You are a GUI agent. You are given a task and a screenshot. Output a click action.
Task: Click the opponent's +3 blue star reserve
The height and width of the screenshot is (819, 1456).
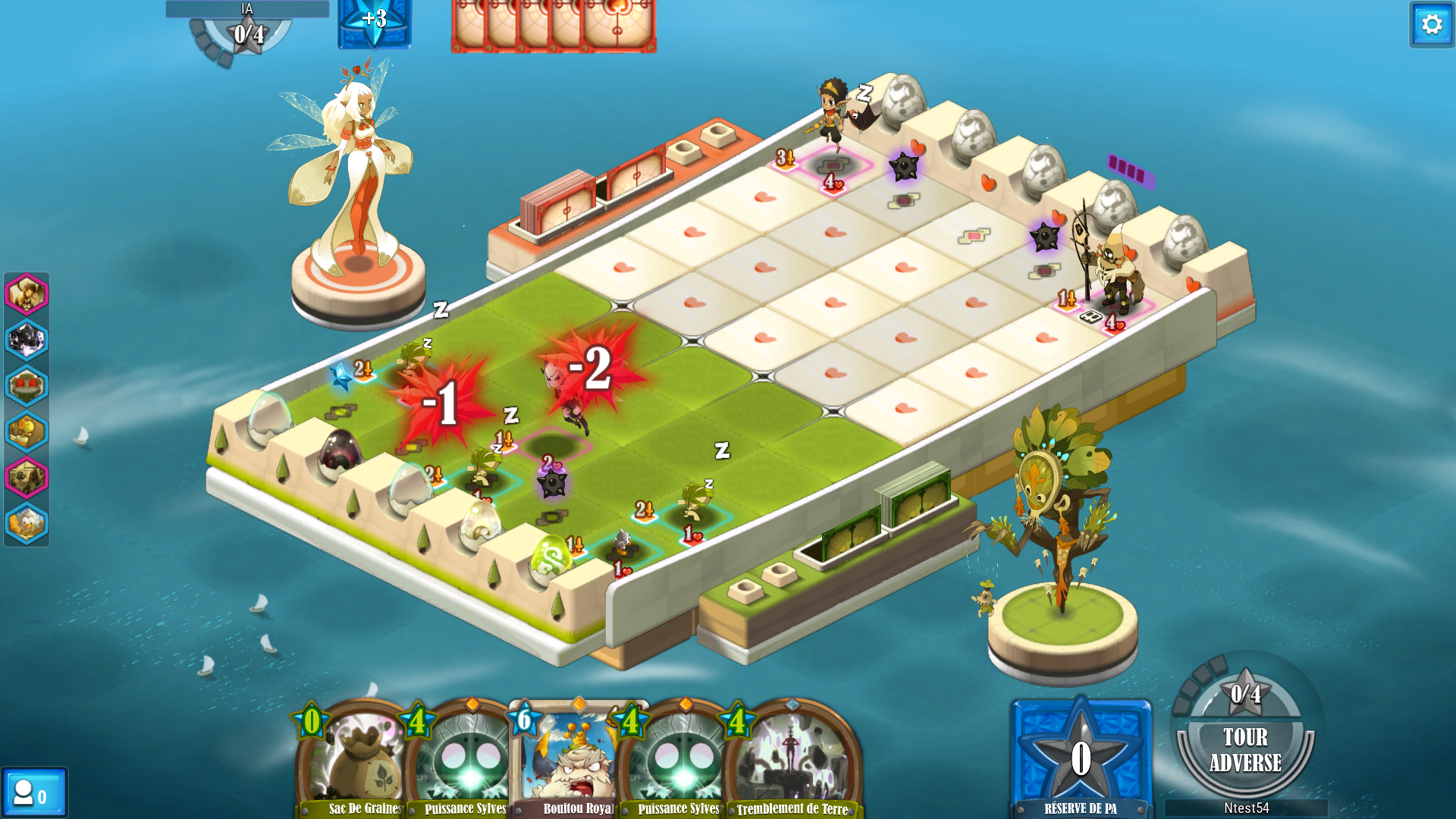coord(375,21)
